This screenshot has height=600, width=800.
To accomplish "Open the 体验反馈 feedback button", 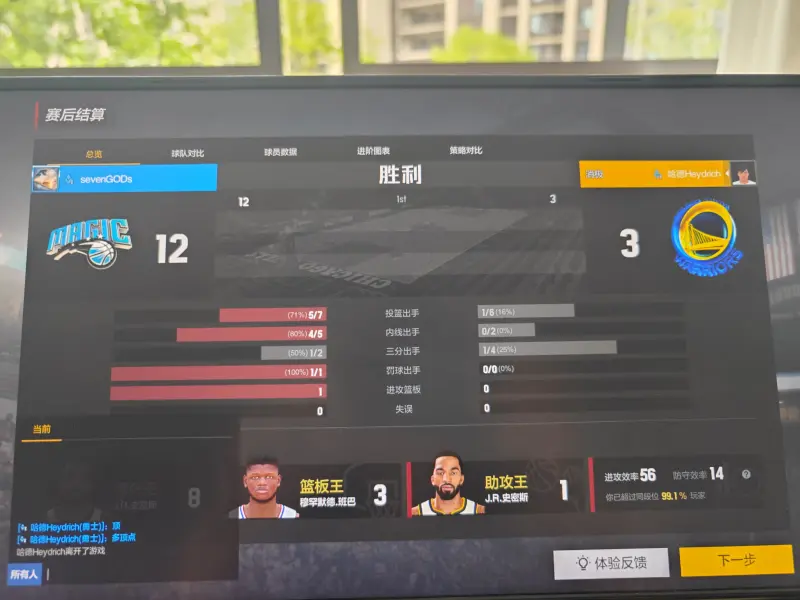I will [x=611, y=563].
